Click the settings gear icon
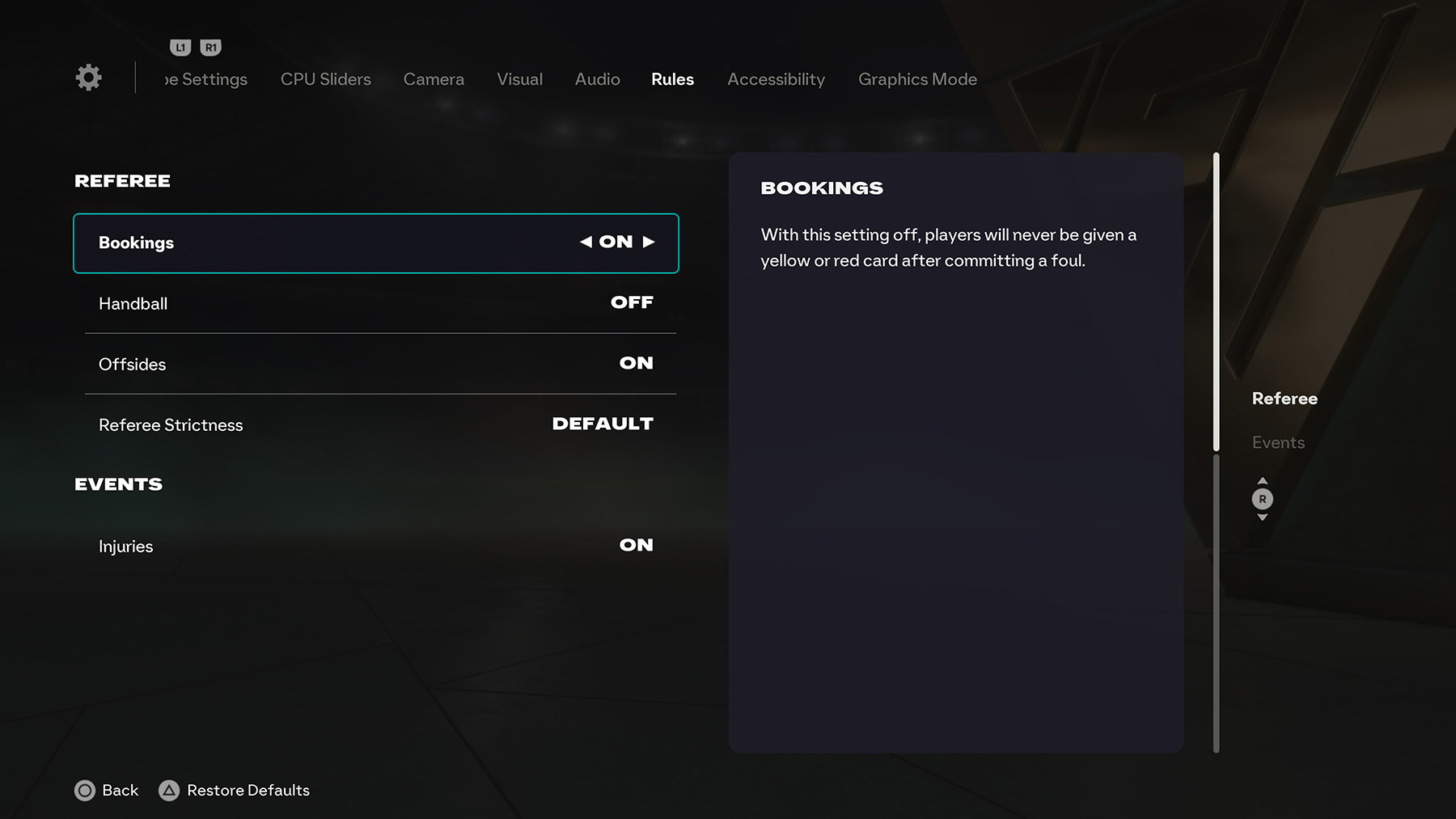 pos(88,77)
